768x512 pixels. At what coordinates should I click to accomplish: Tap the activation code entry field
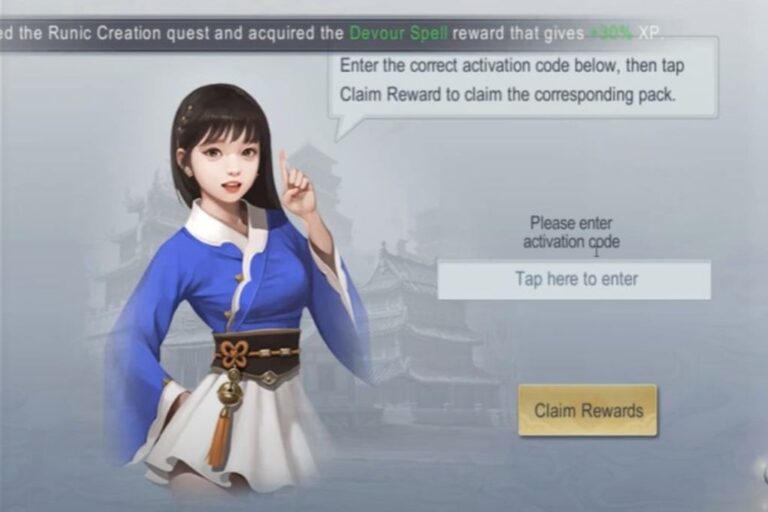coord(574,279)
